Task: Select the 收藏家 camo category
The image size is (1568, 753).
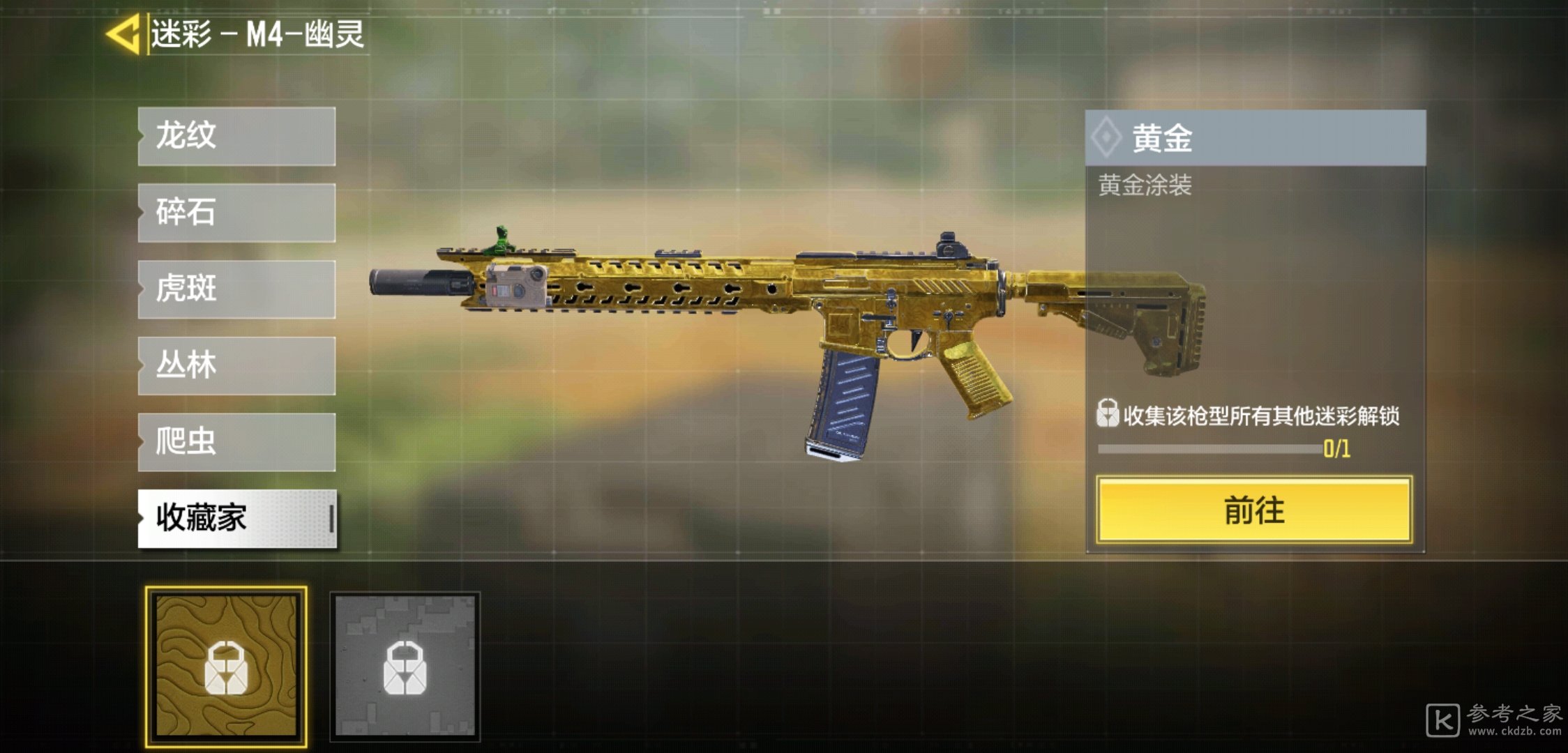Action: [x=236, y=519]
